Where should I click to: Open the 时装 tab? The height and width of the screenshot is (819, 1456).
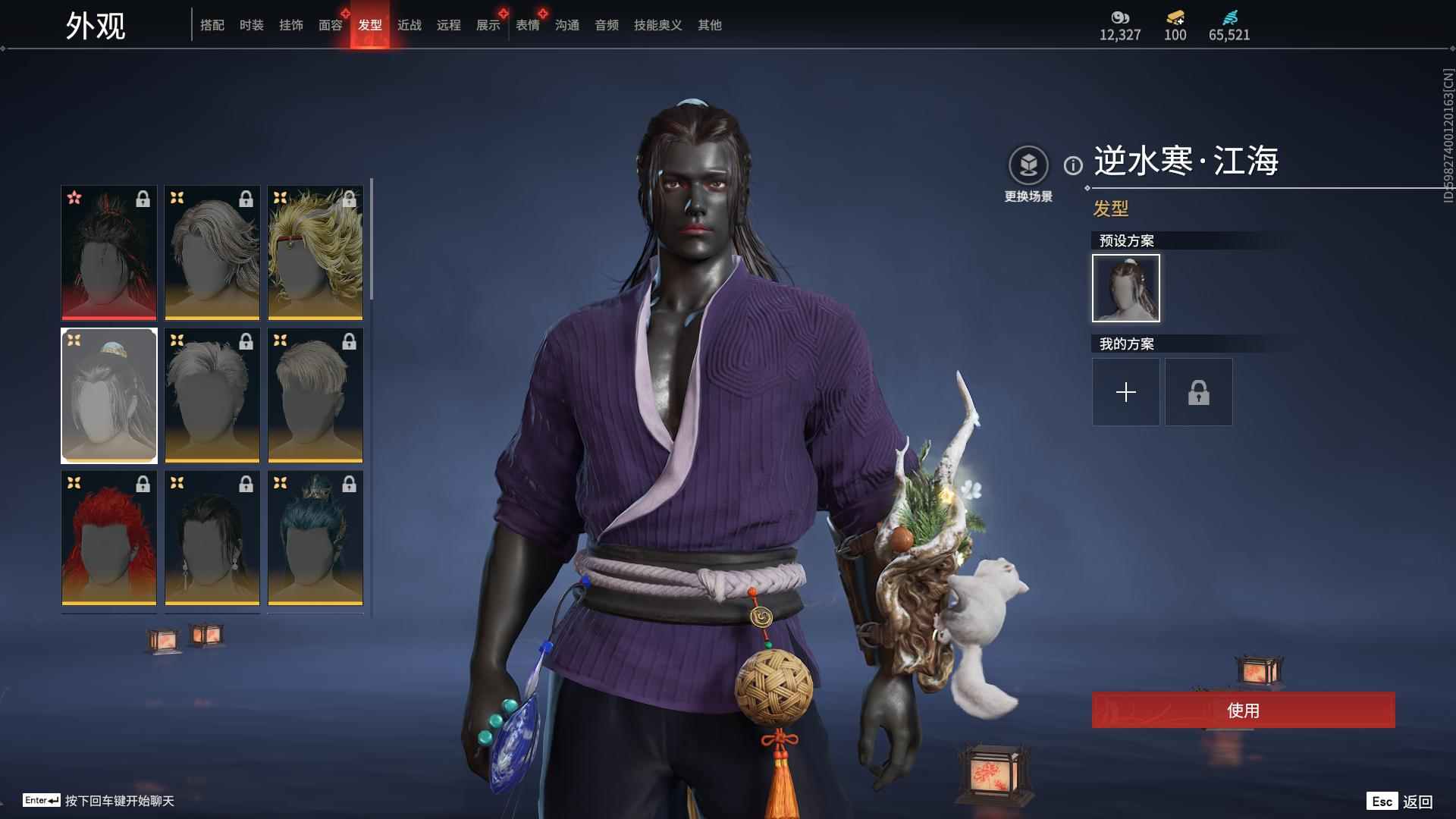pos(252,25)
